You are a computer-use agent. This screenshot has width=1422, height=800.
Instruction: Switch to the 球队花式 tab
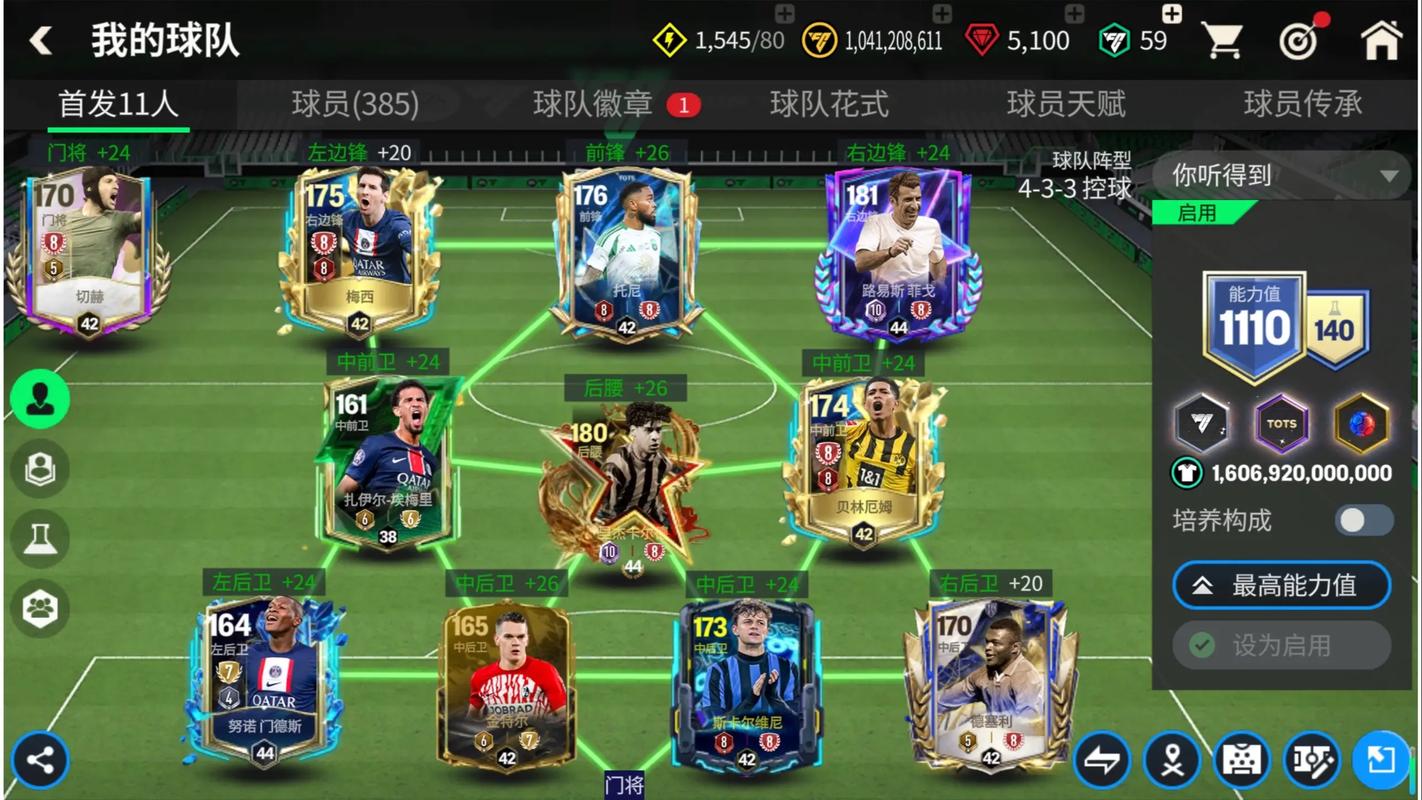(829, 104)
